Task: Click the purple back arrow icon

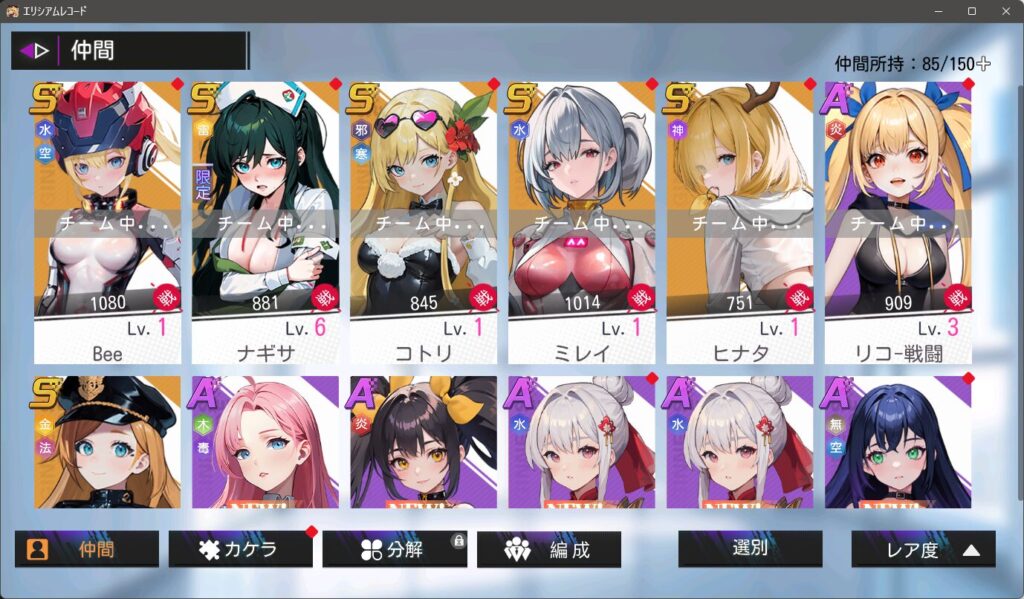Action: tap(34, 50)
